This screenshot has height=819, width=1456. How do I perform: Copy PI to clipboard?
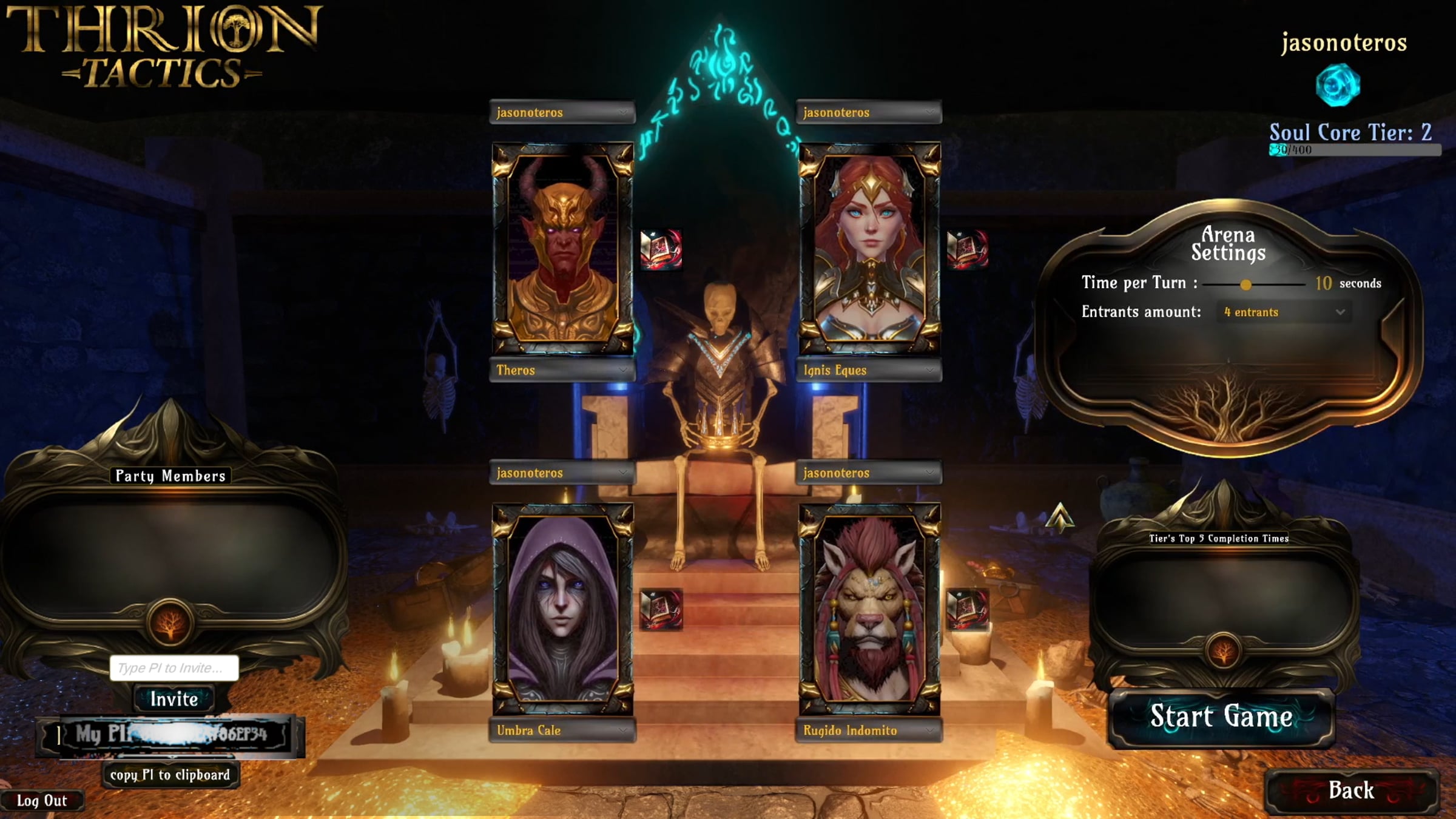pyautogui.click(x=170, y=775)
